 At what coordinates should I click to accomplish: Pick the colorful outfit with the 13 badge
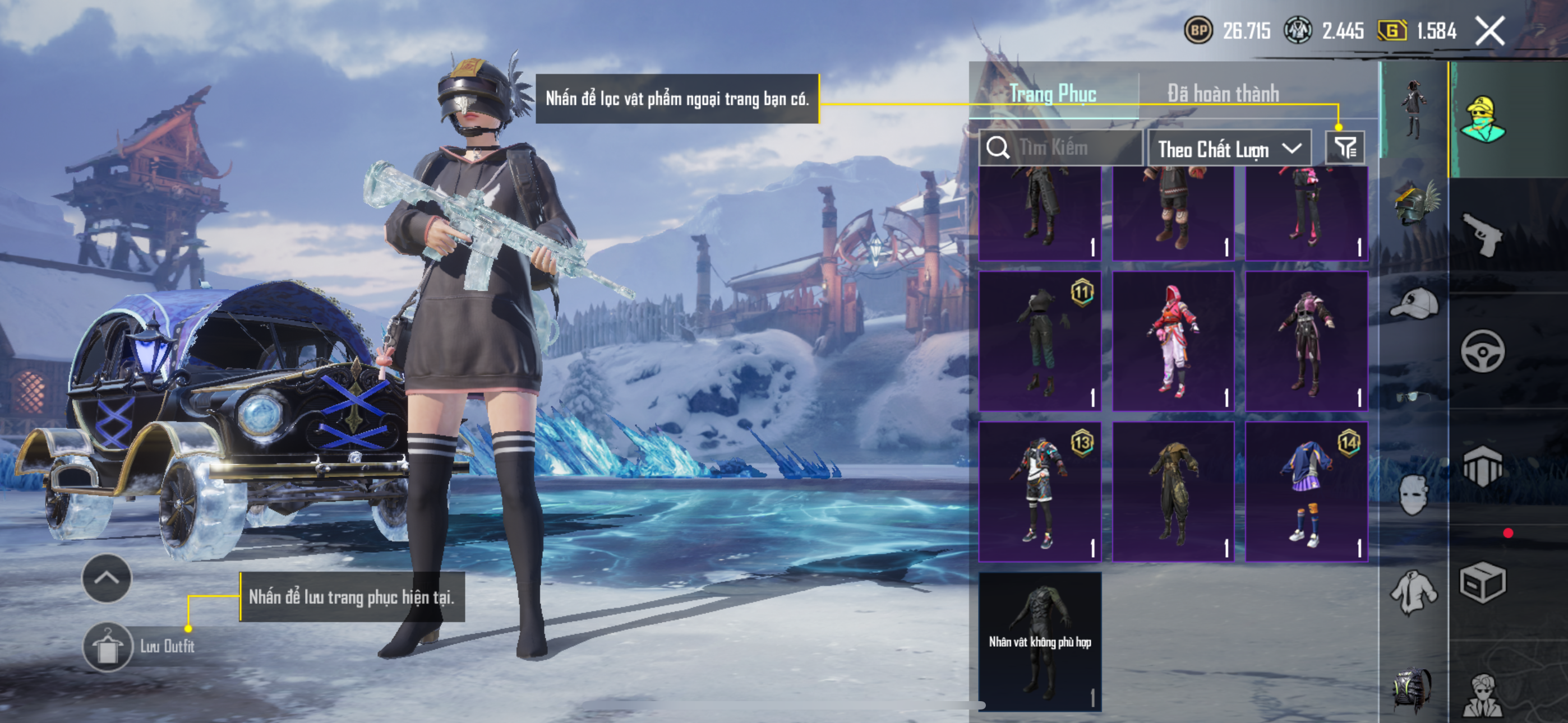click(1040, 492)
